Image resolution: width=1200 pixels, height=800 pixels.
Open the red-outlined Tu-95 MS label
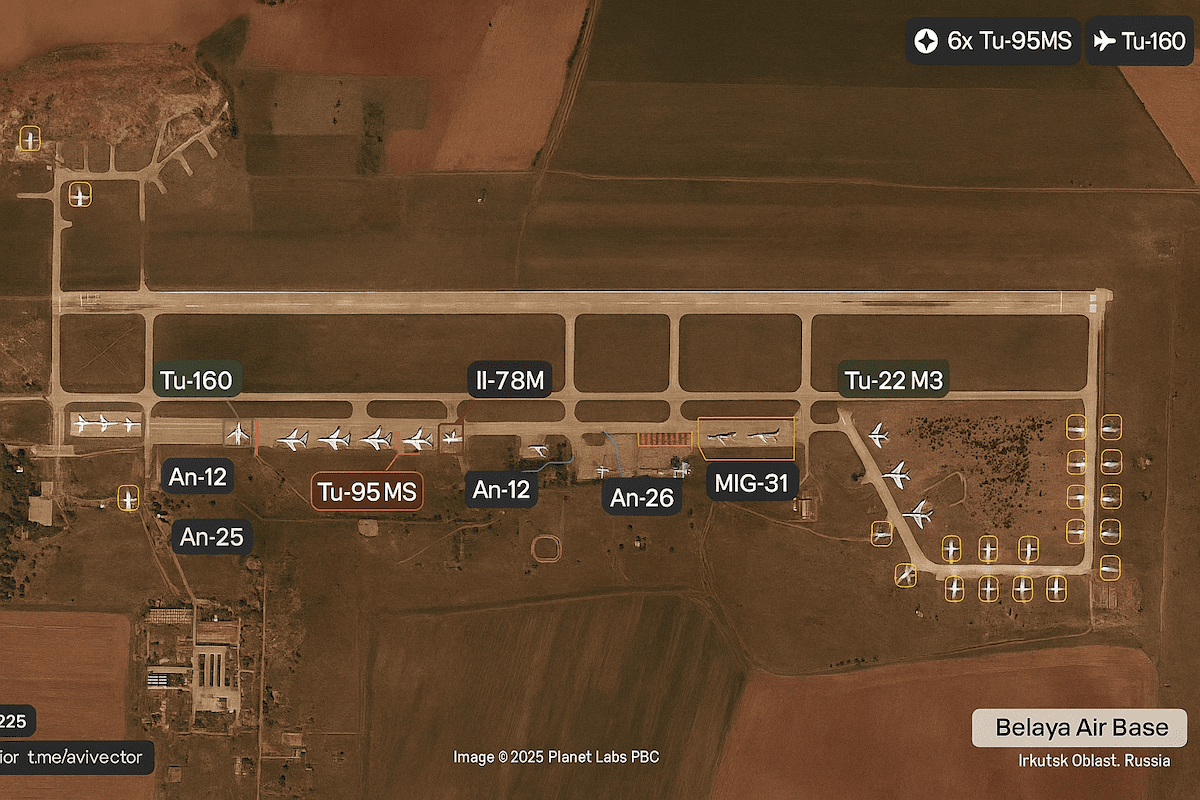pyautogui.click(x=368, y=492)
